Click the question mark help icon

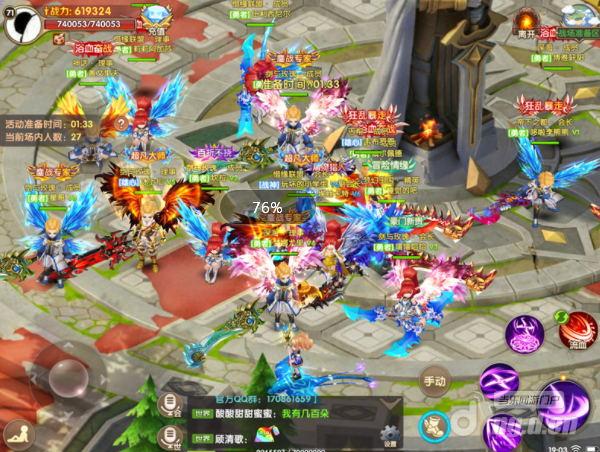pos(121,123)
